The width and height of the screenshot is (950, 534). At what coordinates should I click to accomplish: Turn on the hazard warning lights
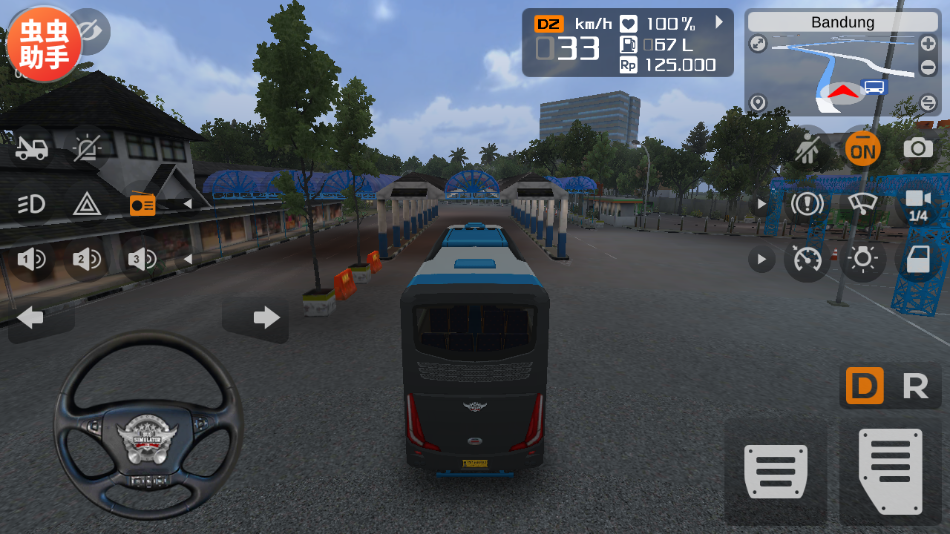87,205
